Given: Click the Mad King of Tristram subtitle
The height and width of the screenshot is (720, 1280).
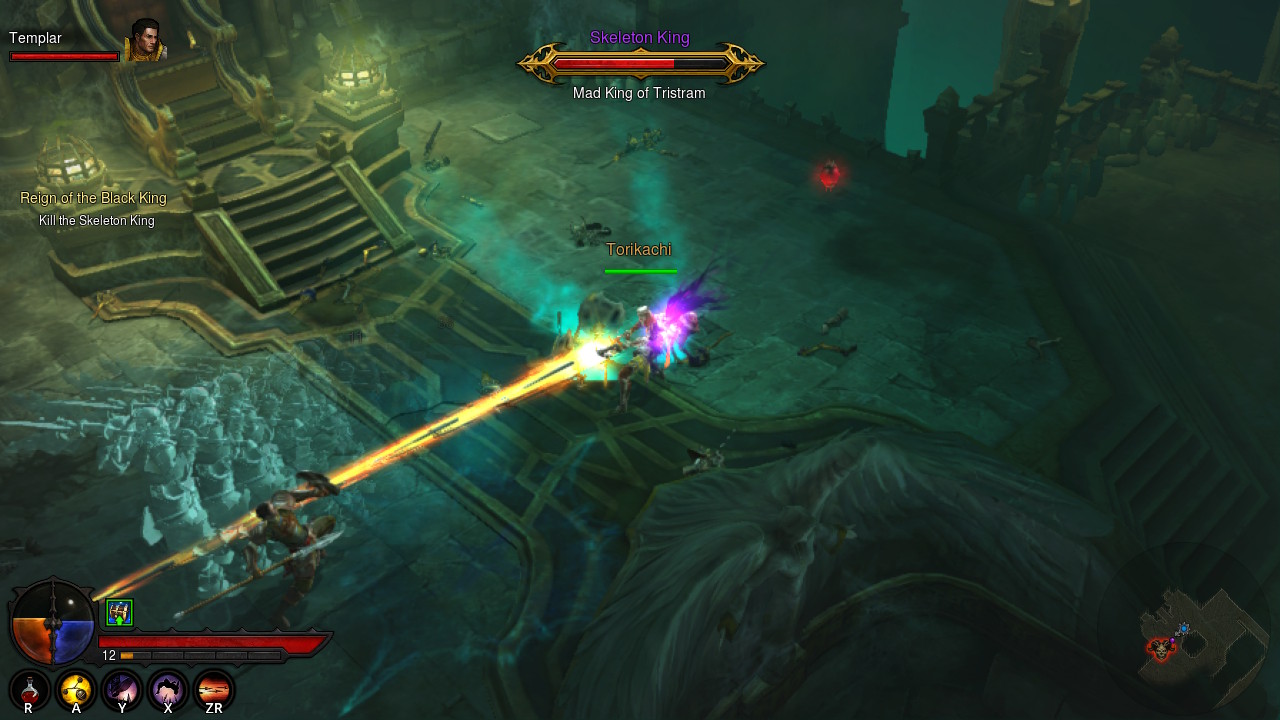Looking at the screenshot, I should pos(639,92).
